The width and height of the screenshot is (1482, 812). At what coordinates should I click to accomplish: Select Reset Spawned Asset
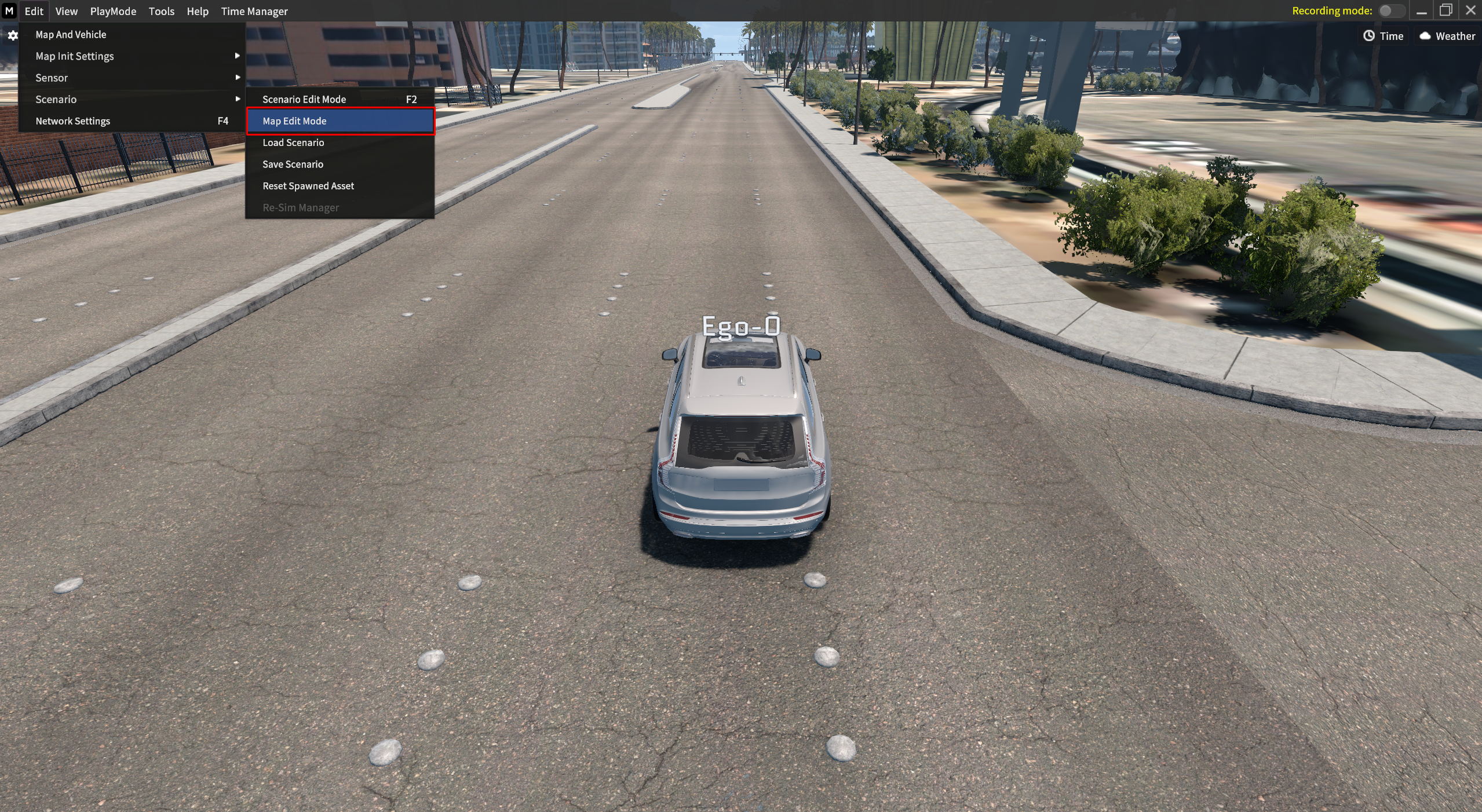(x=308, y=186)
